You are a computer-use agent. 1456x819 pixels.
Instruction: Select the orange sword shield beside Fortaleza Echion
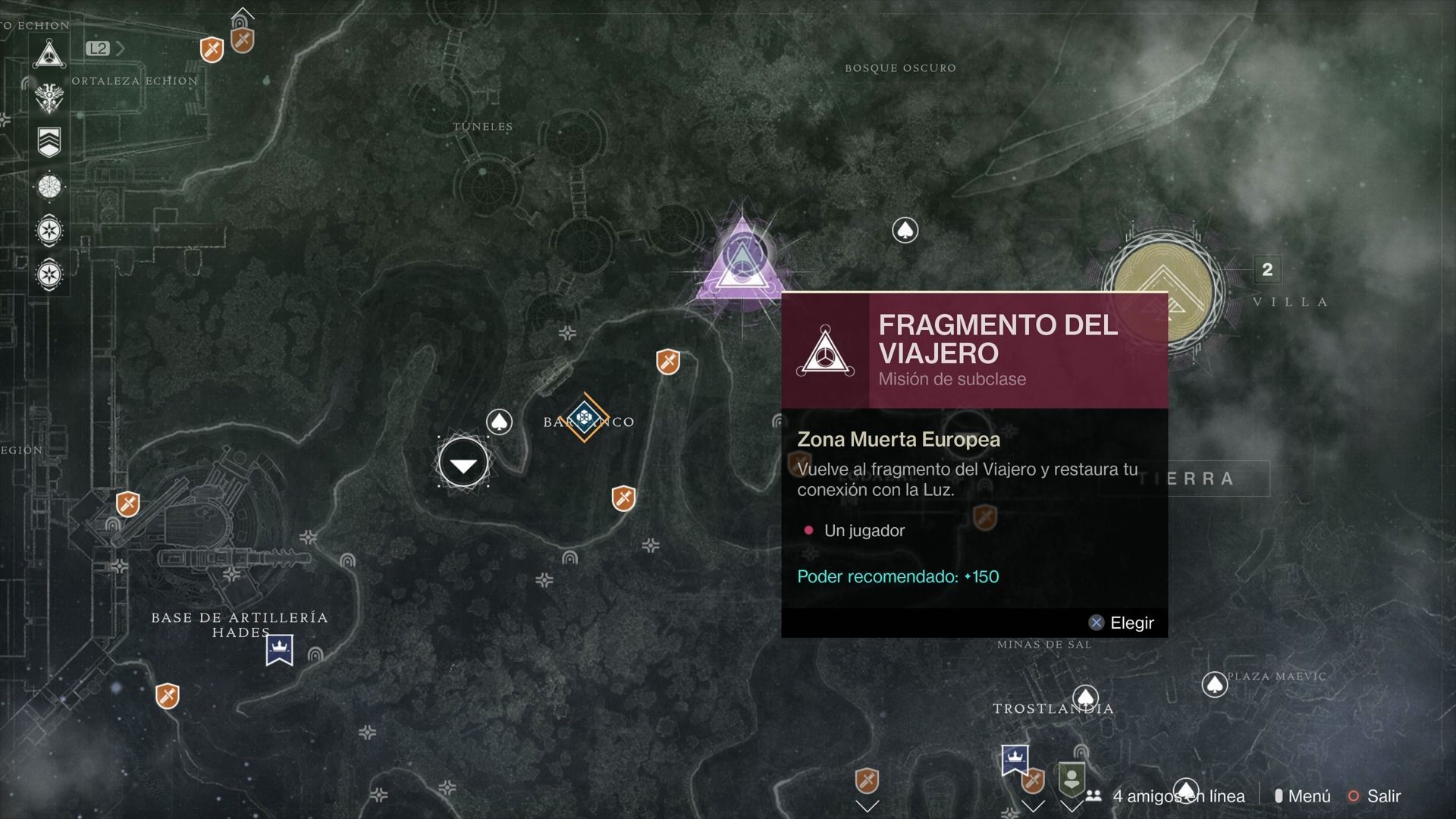coord(212,50)
